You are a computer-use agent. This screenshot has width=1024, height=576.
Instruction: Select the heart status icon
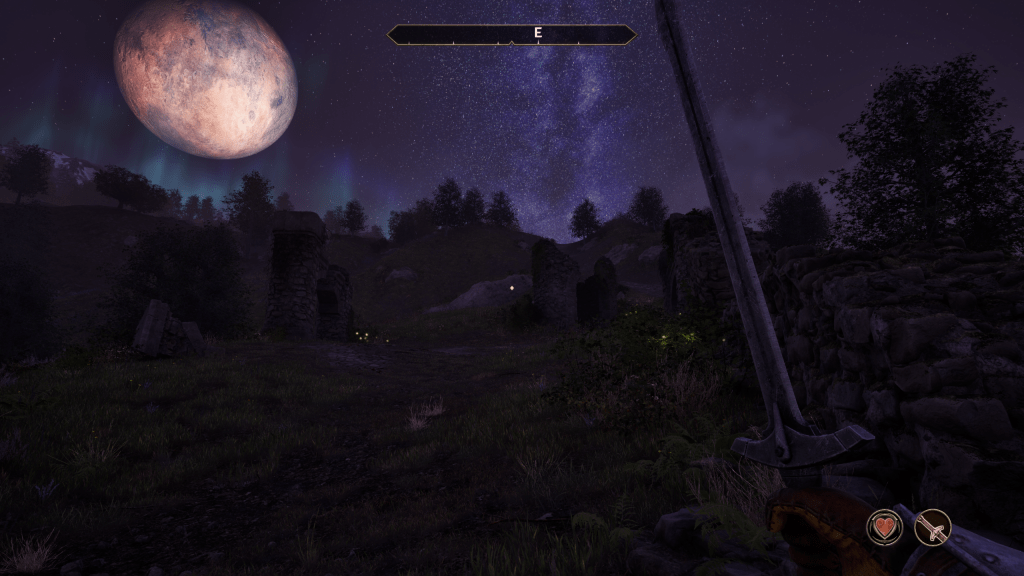coord(884,526)
